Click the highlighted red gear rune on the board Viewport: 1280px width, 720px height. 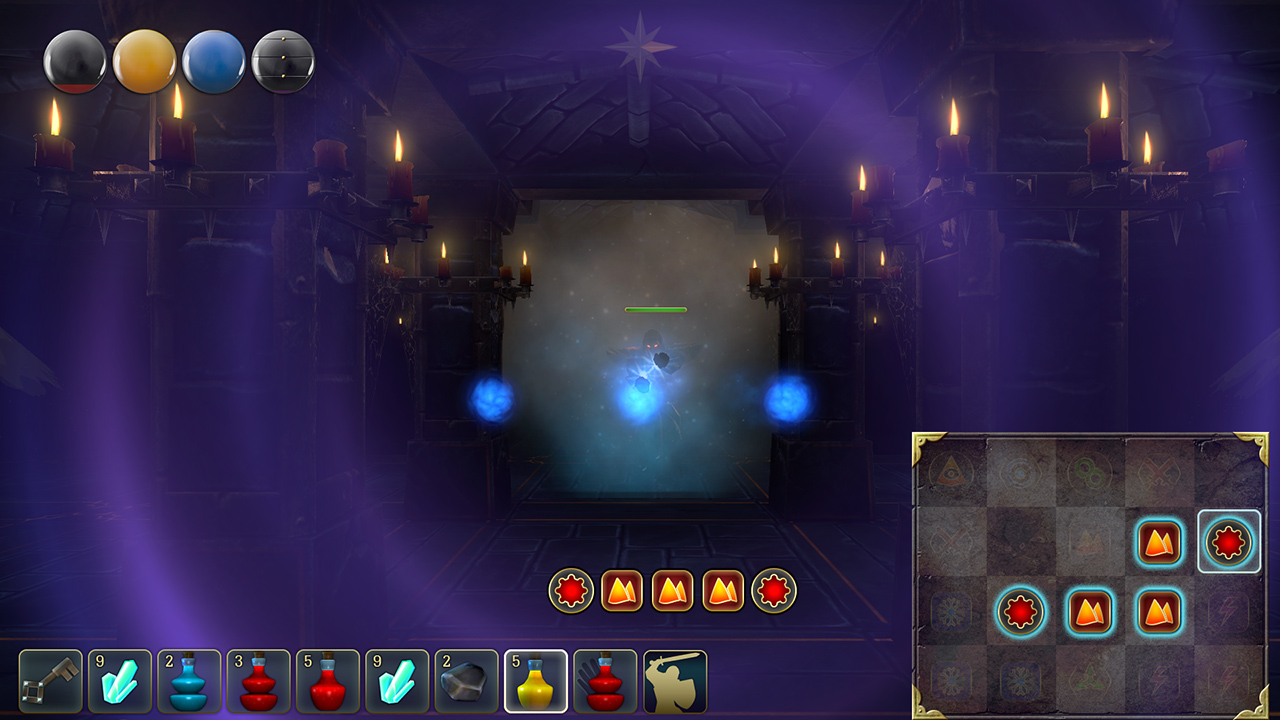pos(1228,543)
